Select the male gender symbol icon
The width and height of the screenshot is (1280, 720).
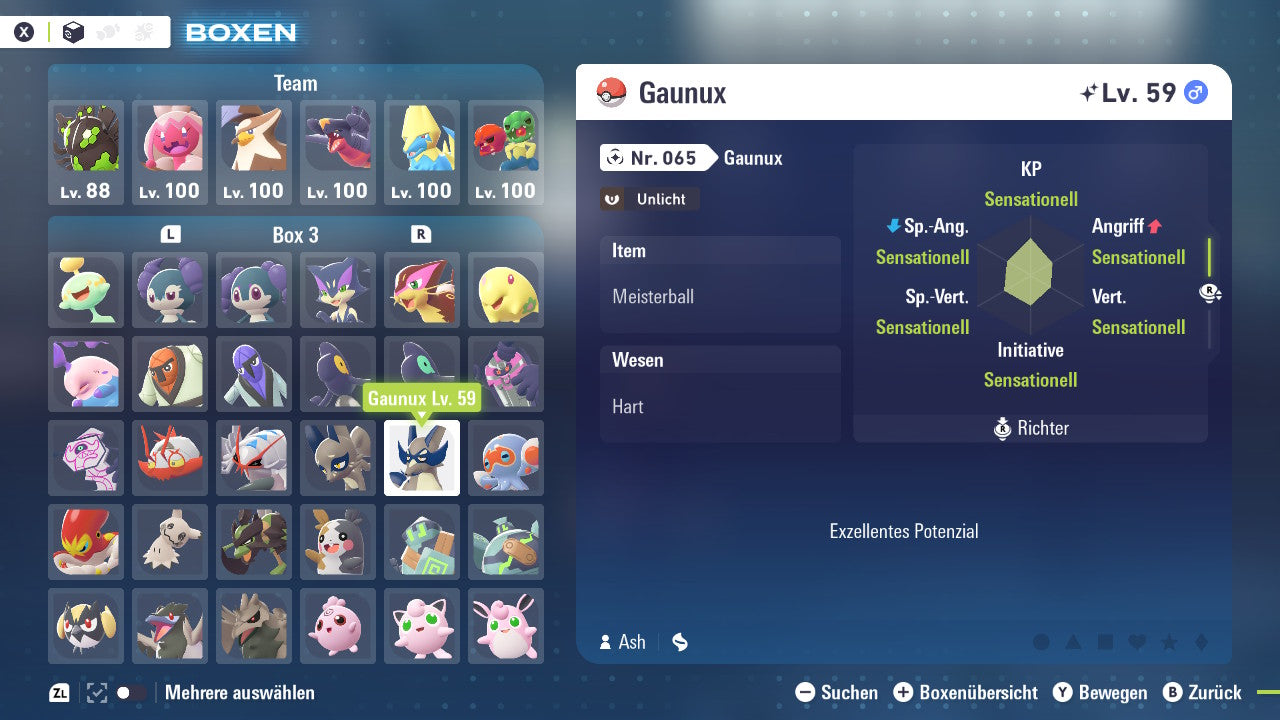click(x=1196, y=92)
